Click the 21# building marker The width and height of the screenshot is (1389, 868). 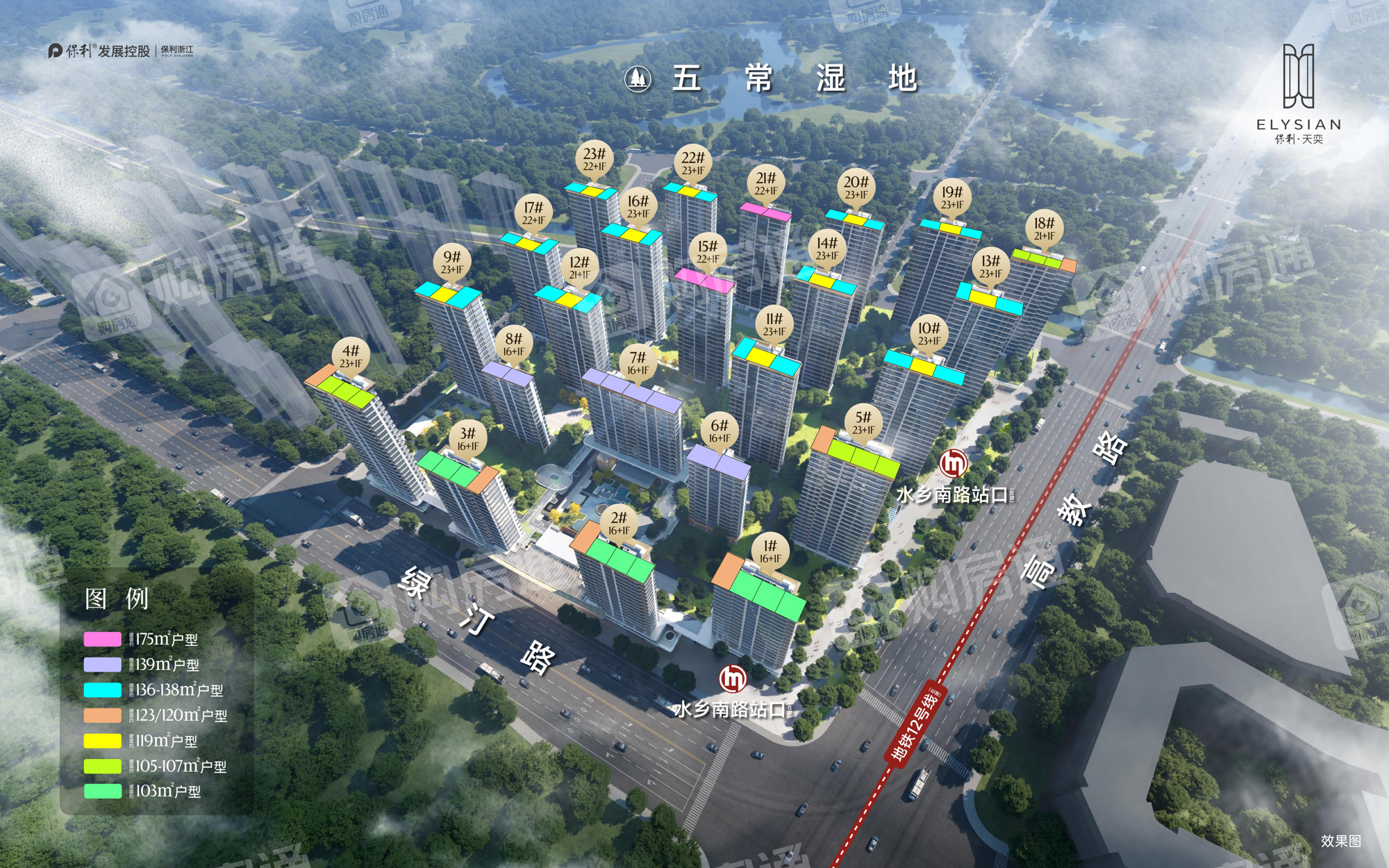(766, 184)
